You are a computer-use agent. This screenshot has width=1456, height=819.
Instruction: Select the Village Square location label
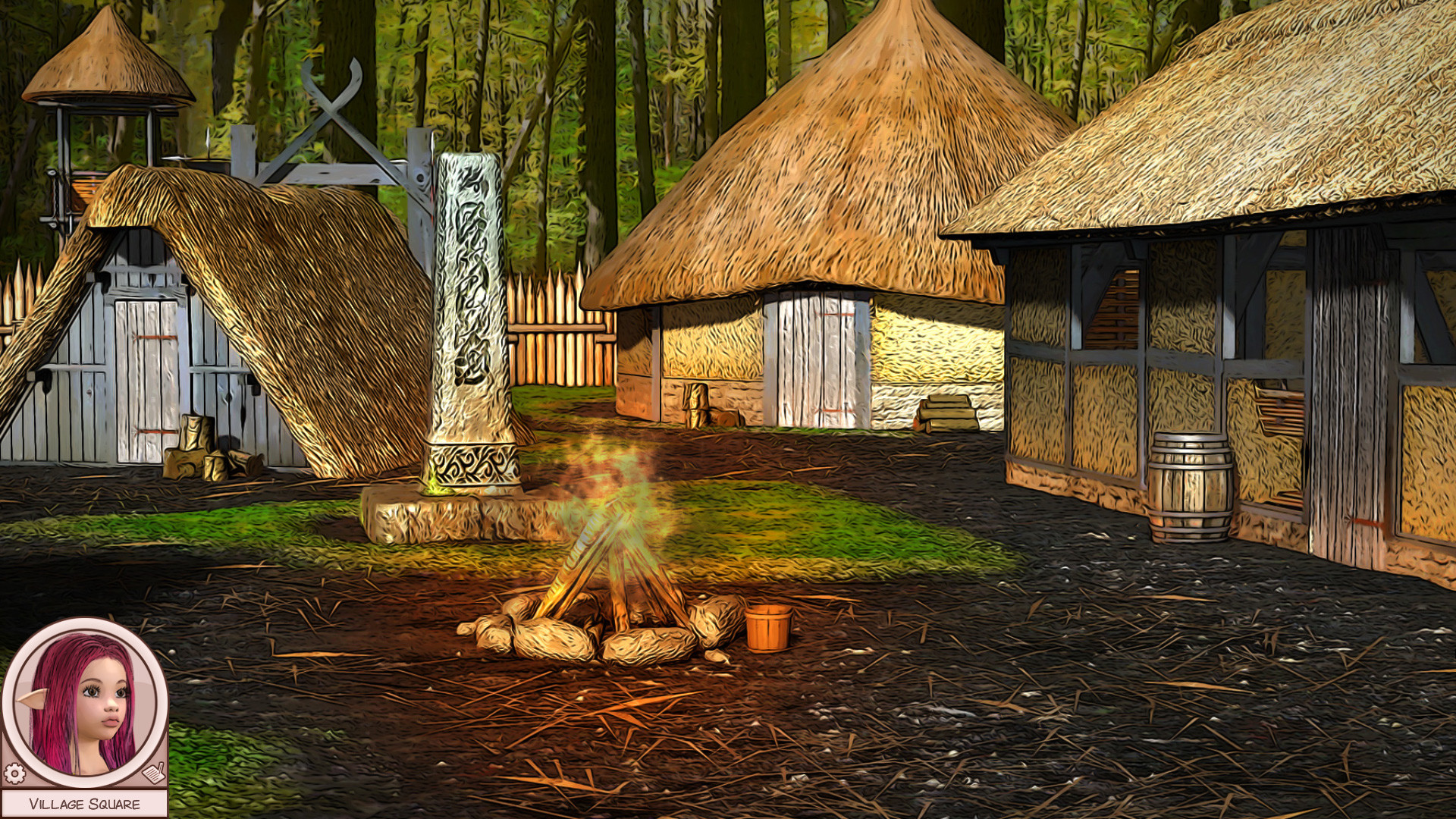84,804
